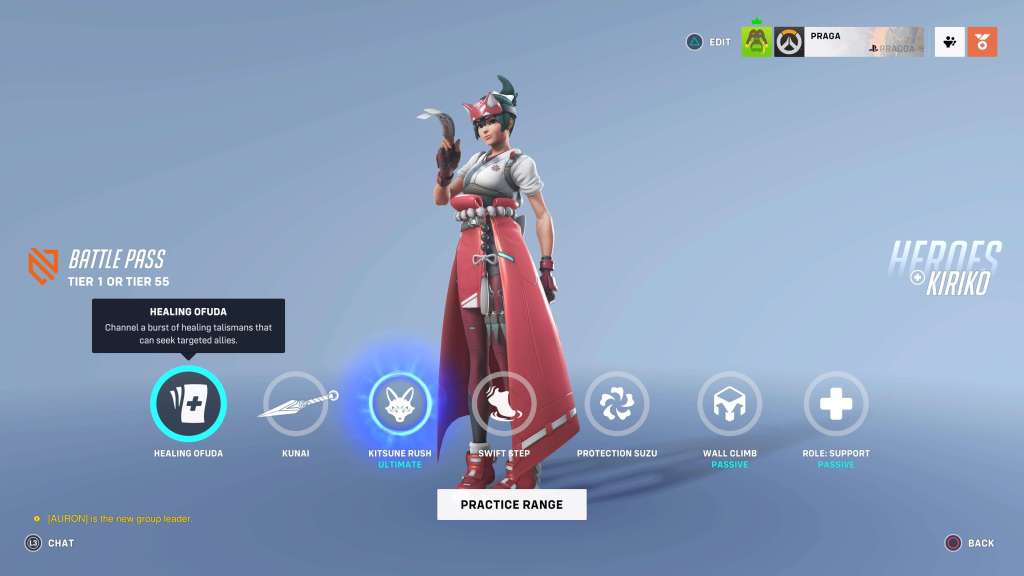Open the Wall Climb passive details

729,404
